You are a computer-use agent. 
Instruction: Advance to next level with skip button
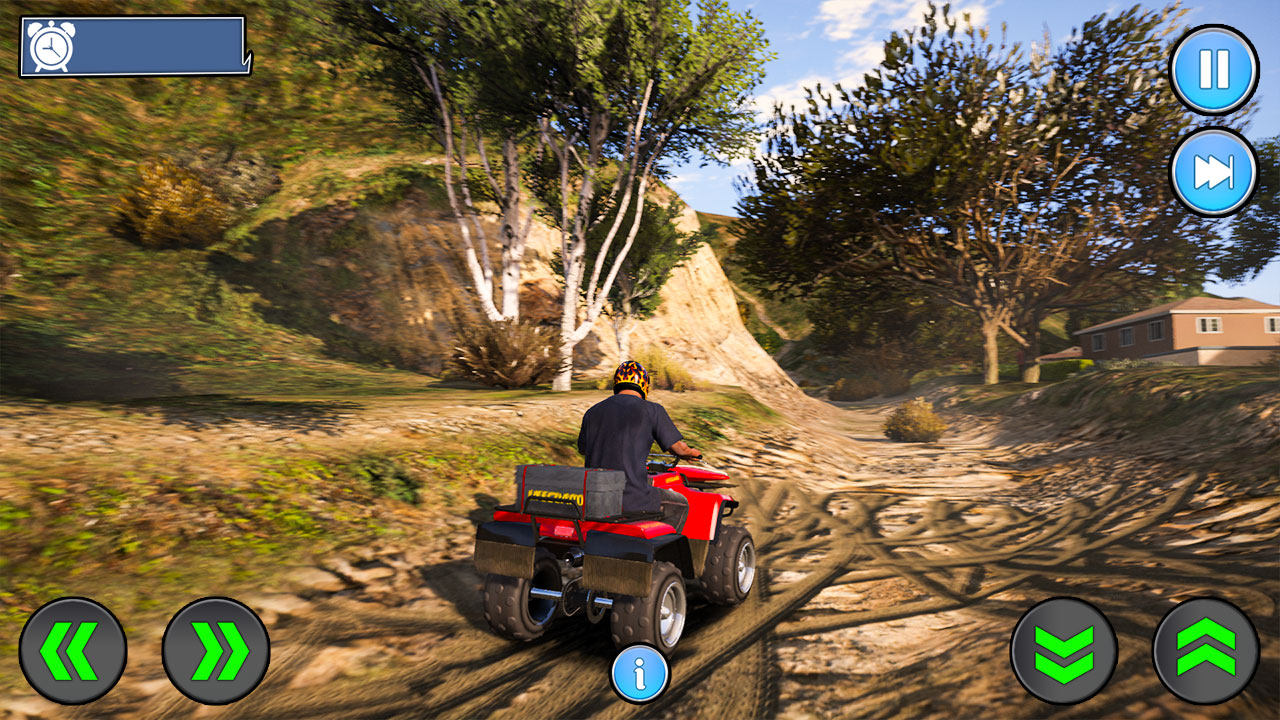click(x=1213, y=172)
